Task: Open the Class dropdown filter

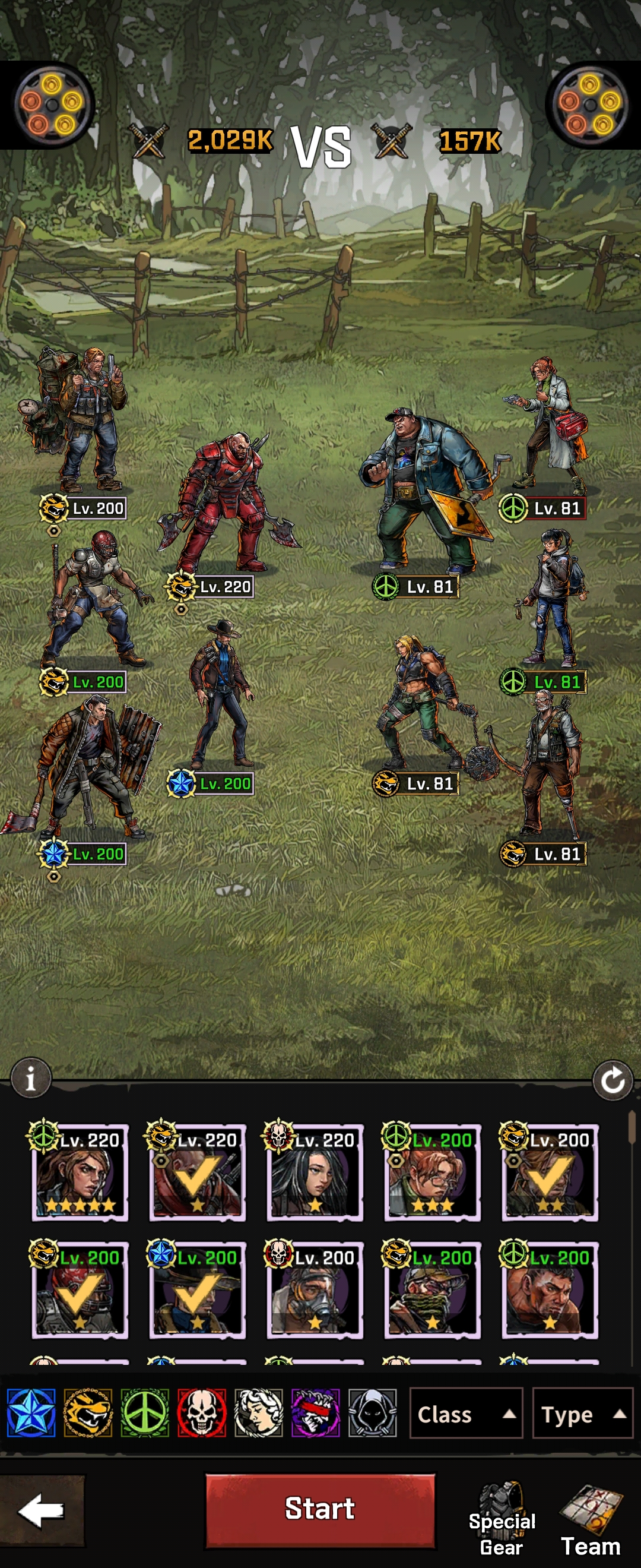Action: click(x=466, y=1414)
